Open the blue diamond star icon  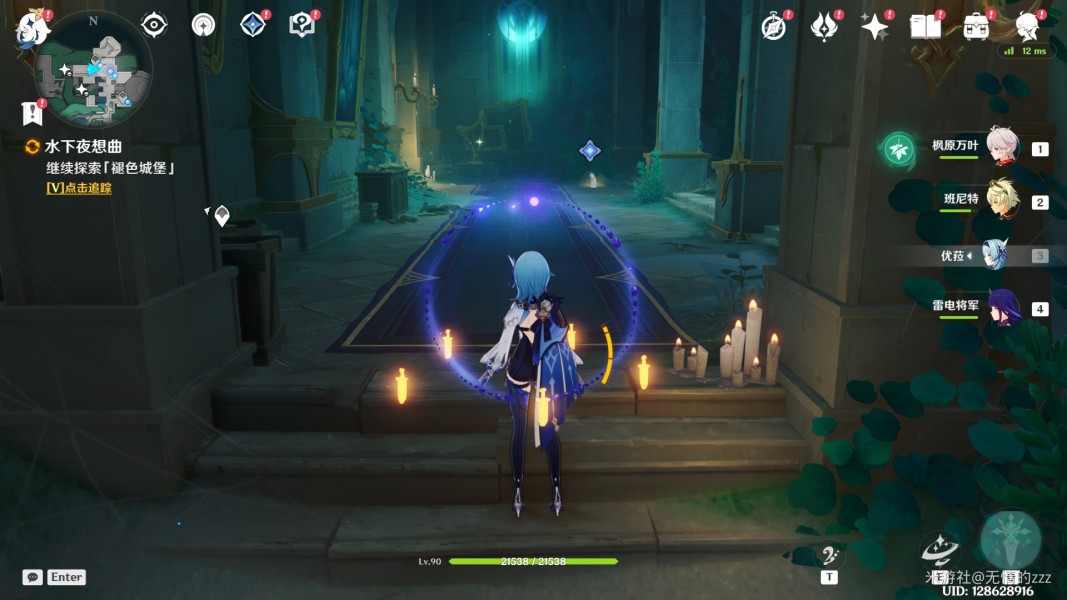pyautogui.click(x=253, y=25)
